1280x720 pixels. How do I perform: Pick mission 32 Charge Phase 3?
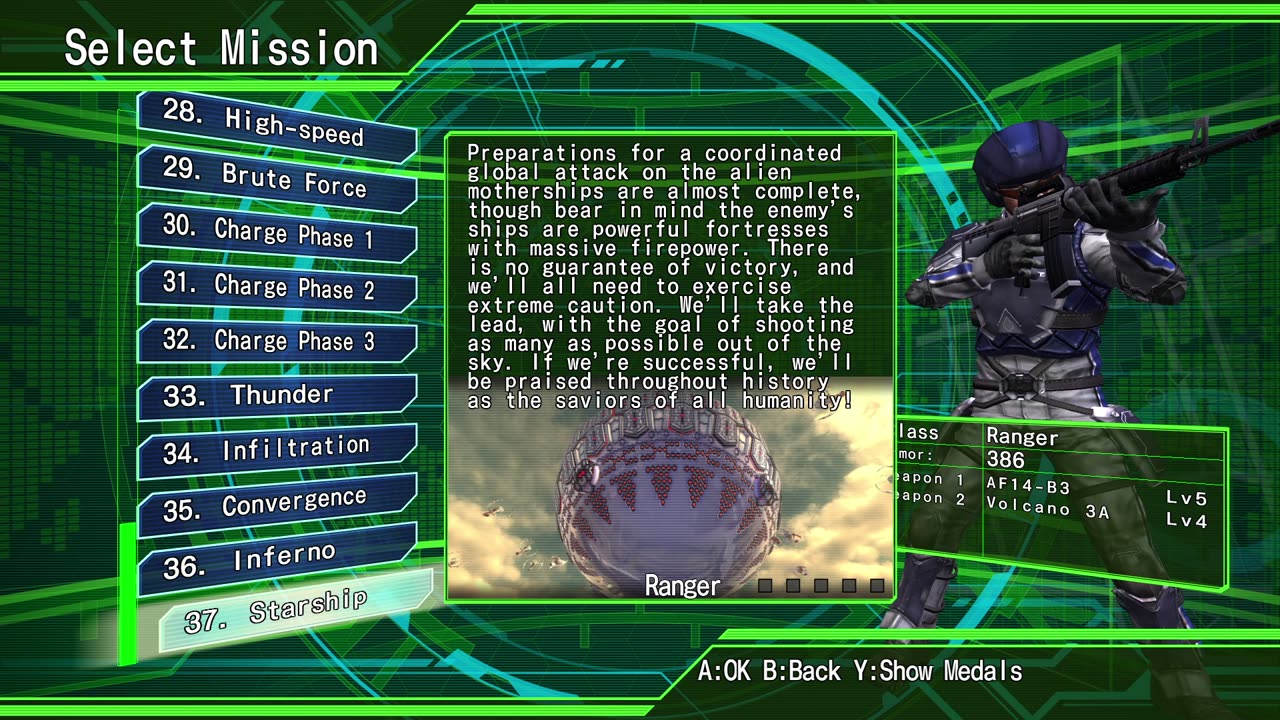tap(276, 341)
